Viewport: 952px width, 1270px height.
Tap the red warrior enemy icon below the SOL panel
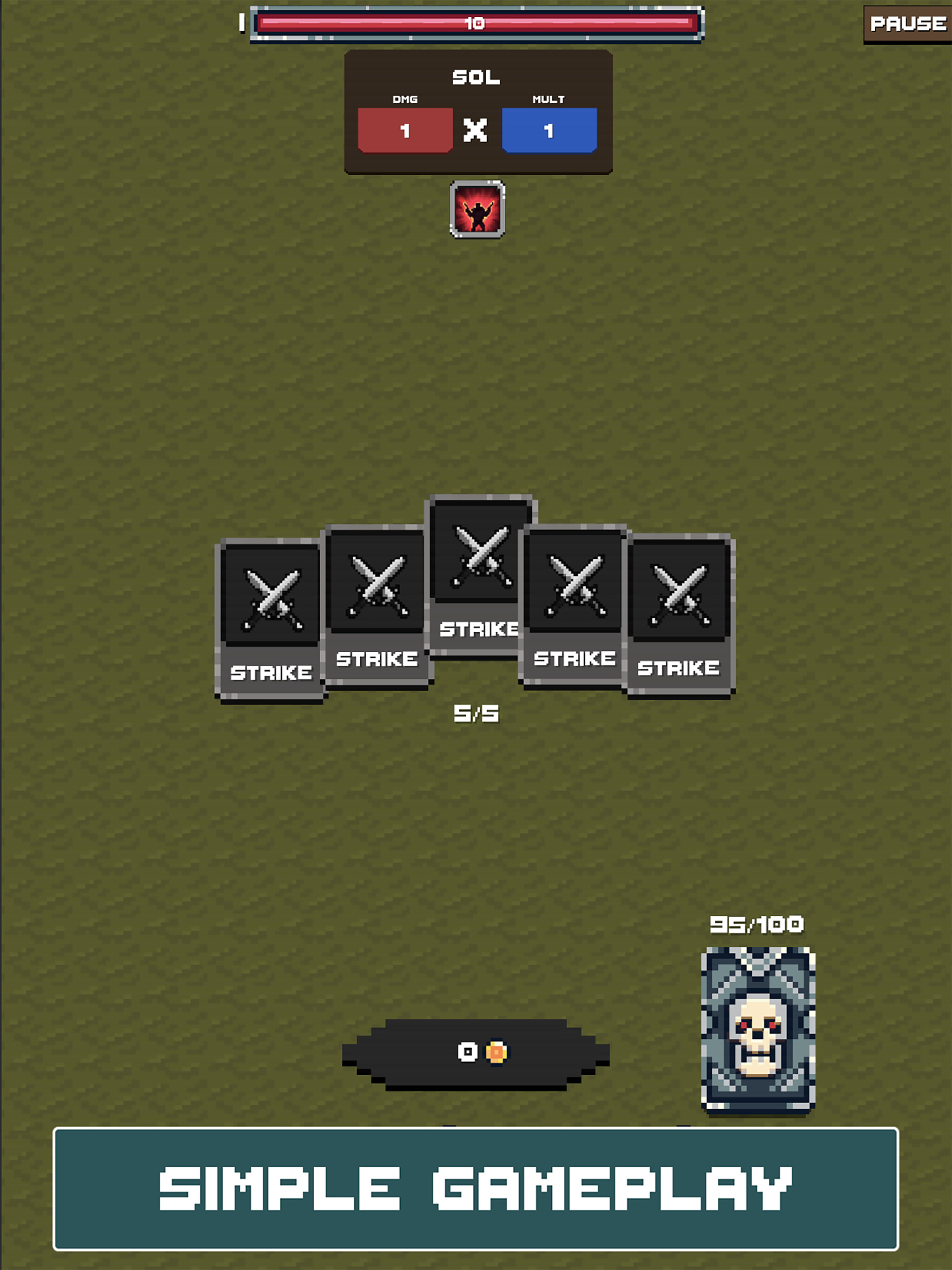tap(477, 211)
